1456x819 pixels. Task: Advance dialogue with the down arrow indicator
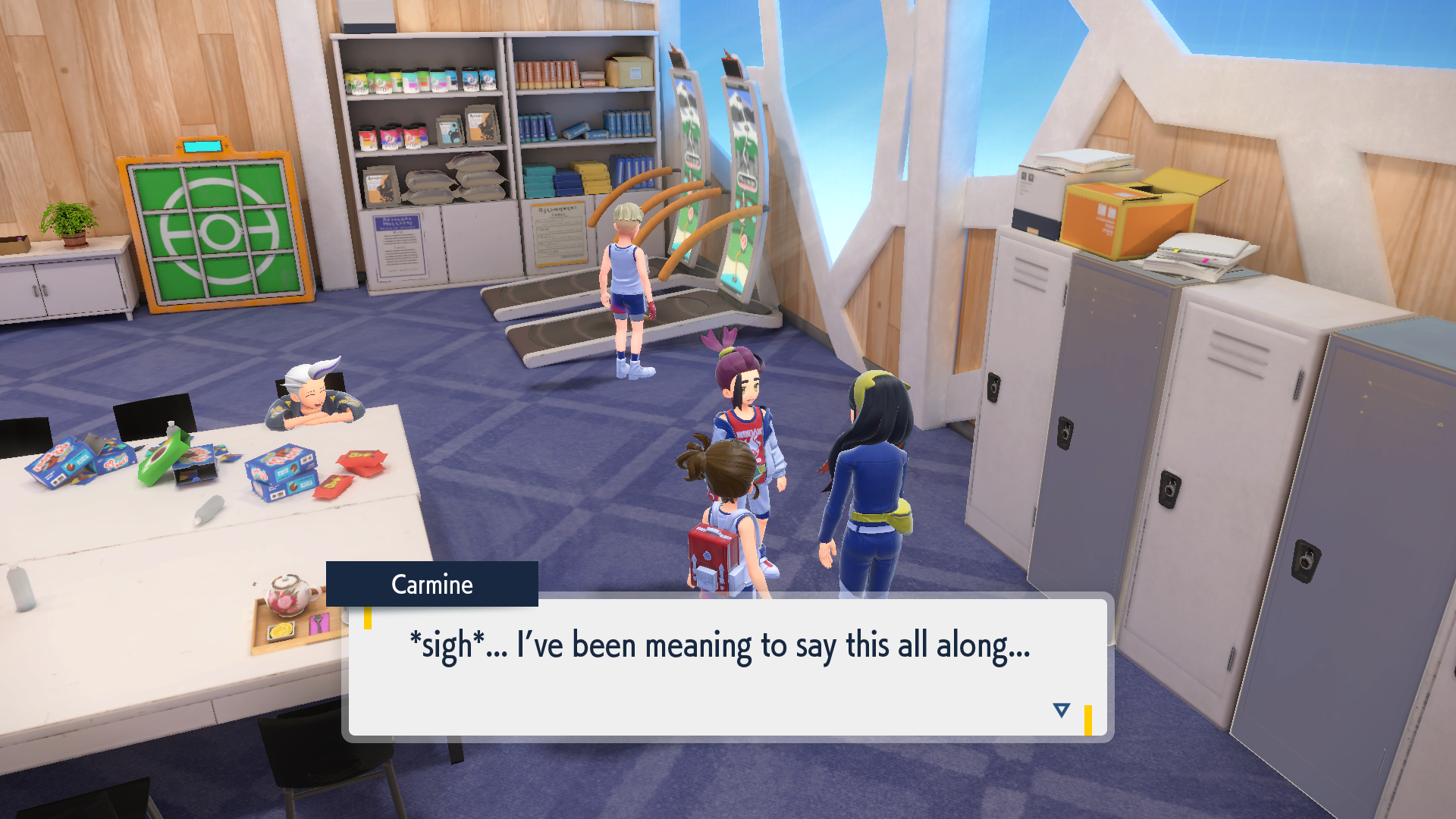click(x=1061, y=710)
